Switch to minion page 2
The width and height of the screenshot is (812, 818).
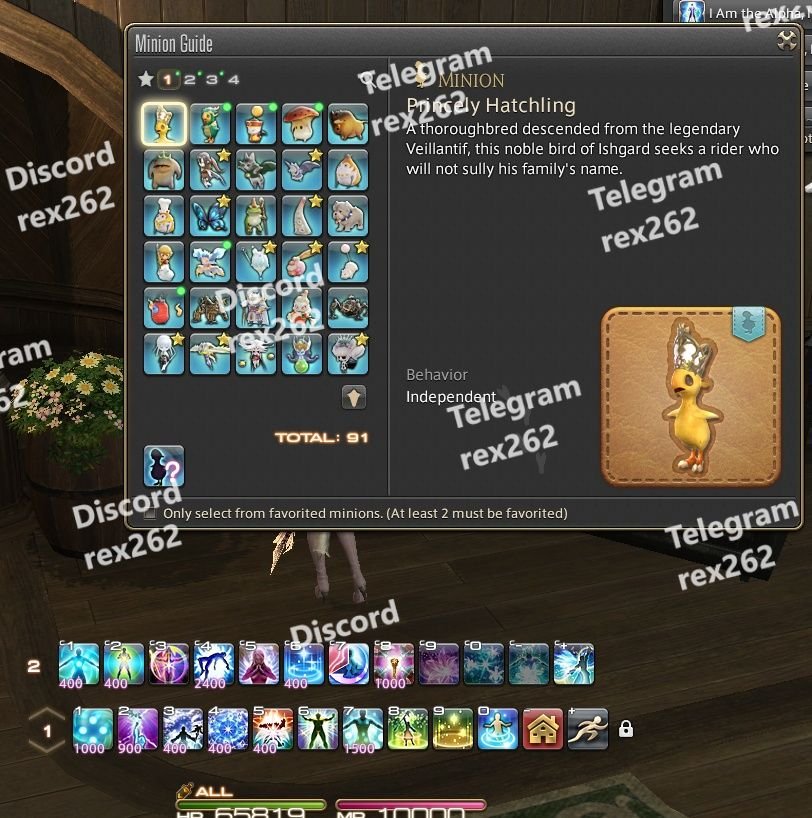click(190, 79)
